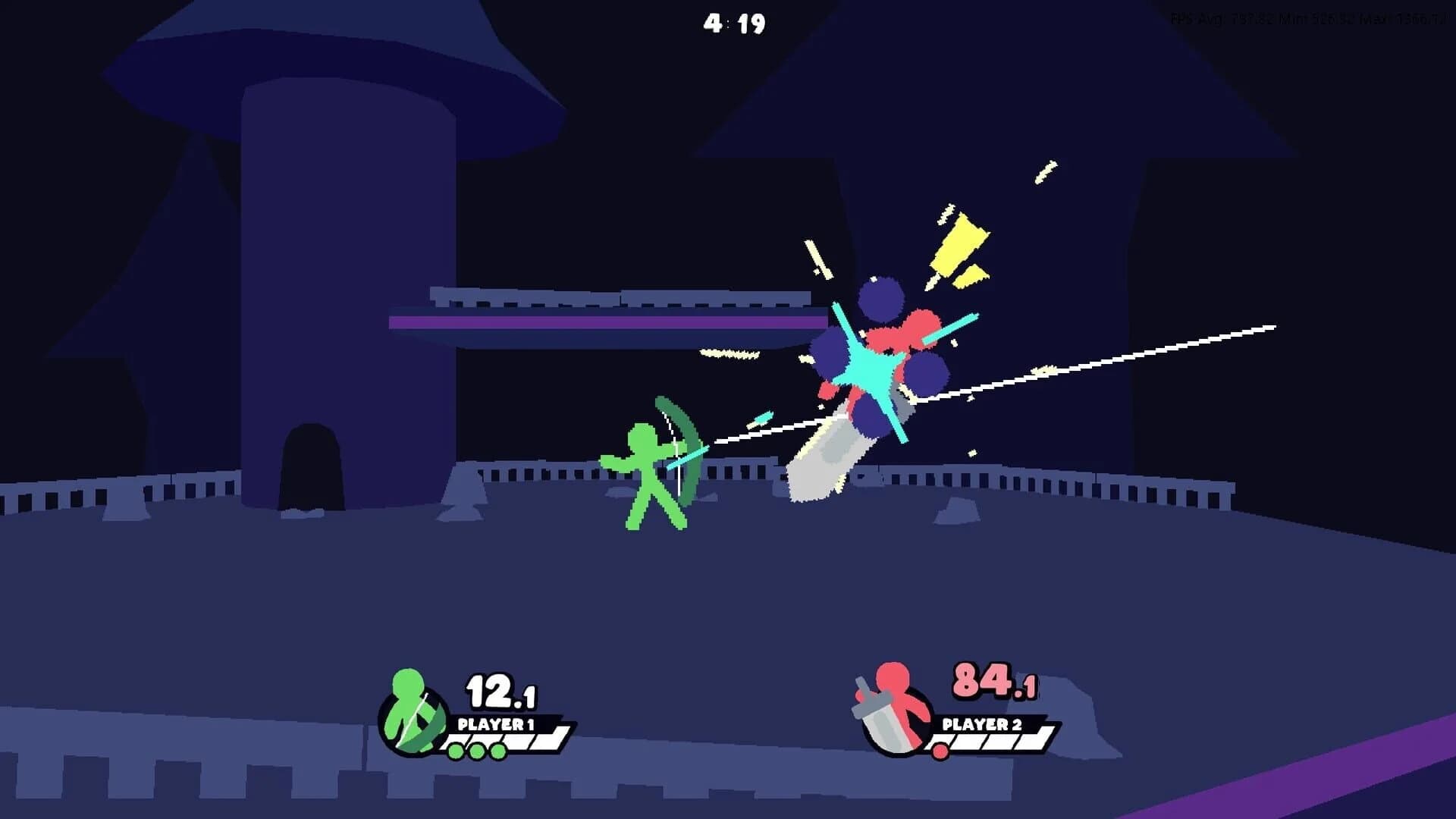This screenshot has width=1456, height=819.
Task: Click the PLAYER 2 name label
Action: [982, 724]
